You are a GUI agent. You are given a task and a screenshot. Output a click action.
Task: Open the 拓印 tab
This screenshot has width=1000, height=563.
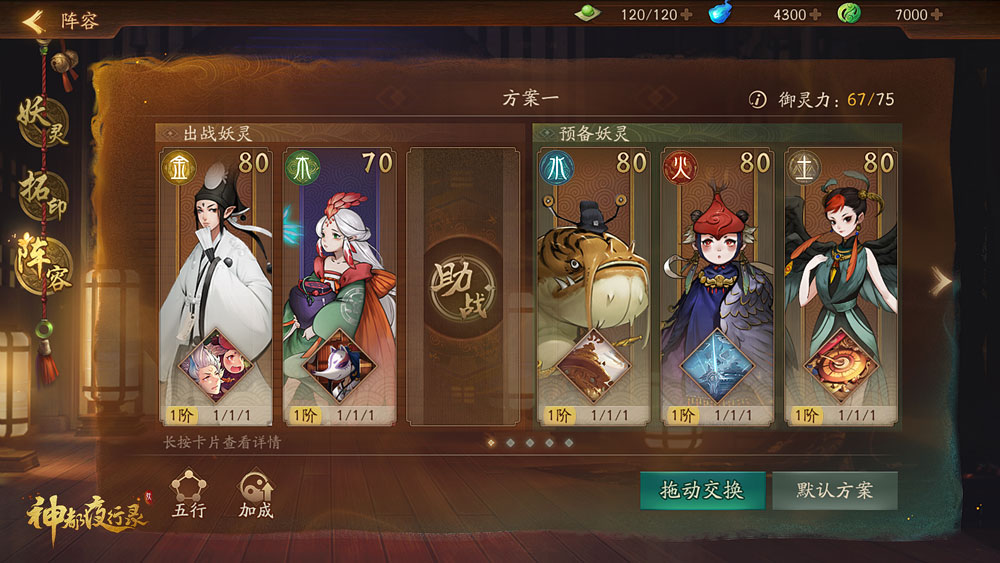[42, 193]
